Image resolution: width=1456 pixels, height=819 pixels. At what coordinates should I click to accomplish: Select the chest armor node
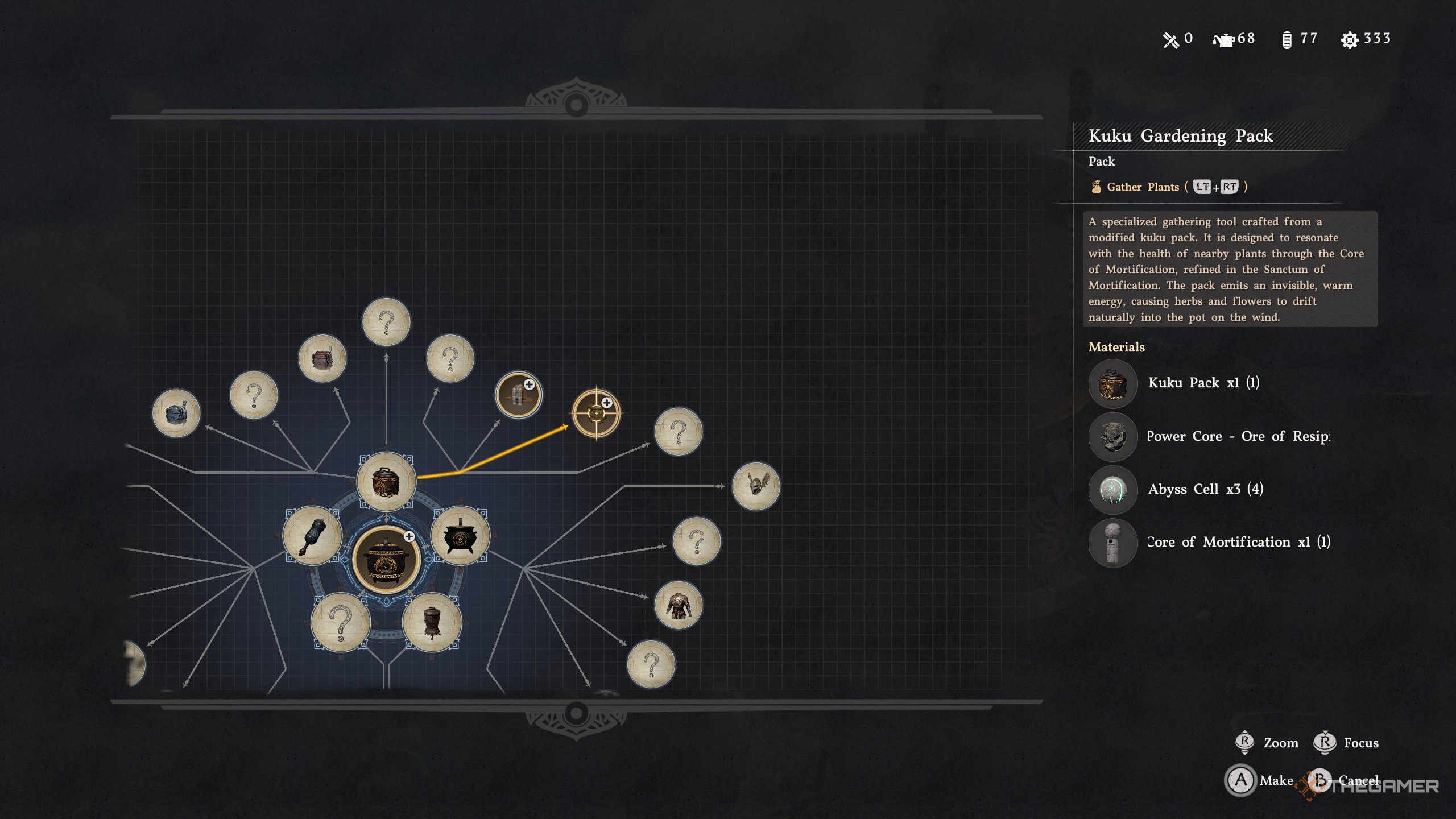[x=678, y=605]
